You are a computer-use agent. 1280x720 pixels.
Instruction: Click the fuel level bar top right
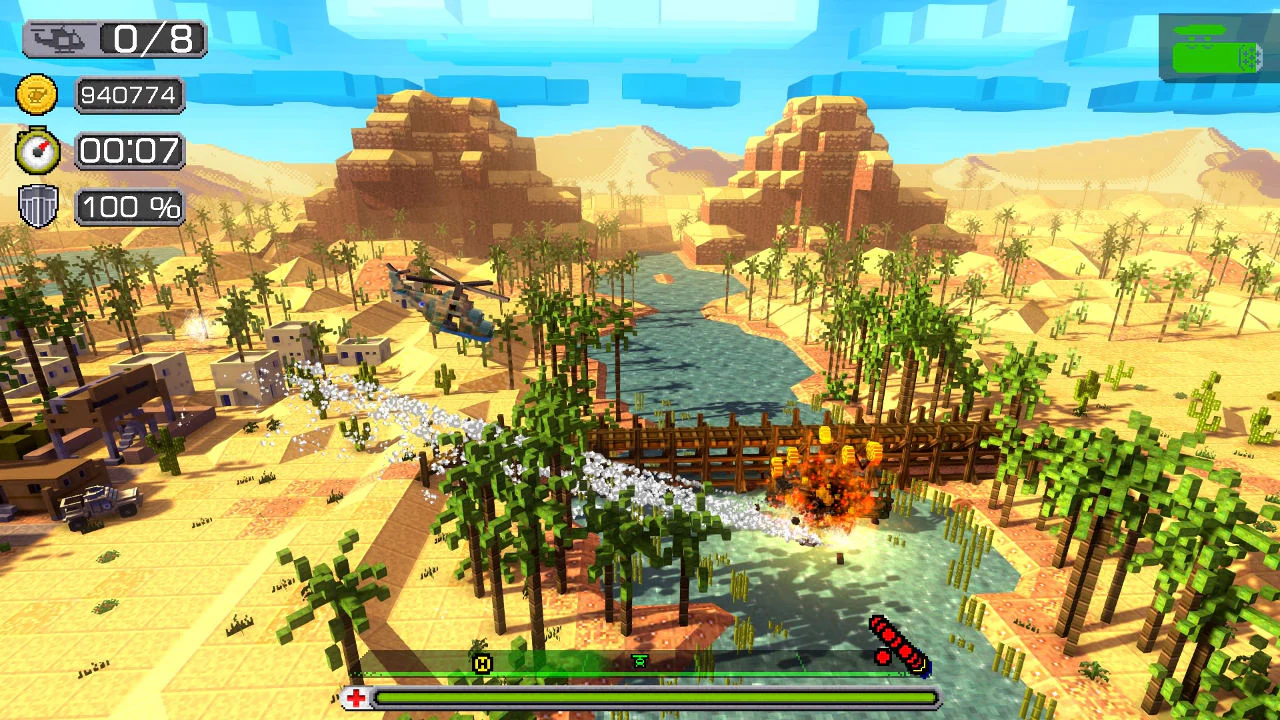pyautogui.click(x=1215, y=55)
